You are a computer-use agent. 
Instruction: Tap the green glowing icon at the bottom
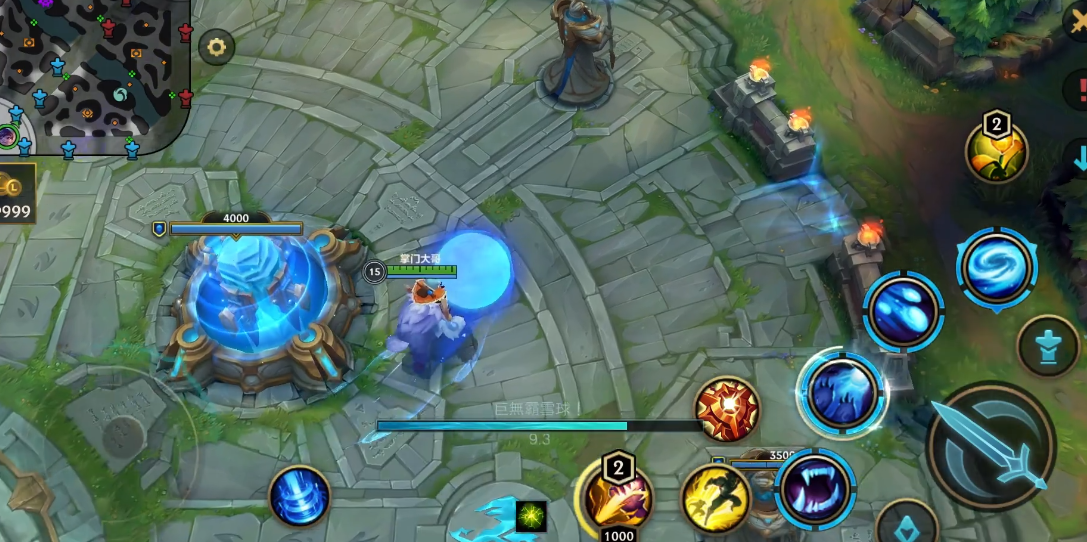[532, 516]
